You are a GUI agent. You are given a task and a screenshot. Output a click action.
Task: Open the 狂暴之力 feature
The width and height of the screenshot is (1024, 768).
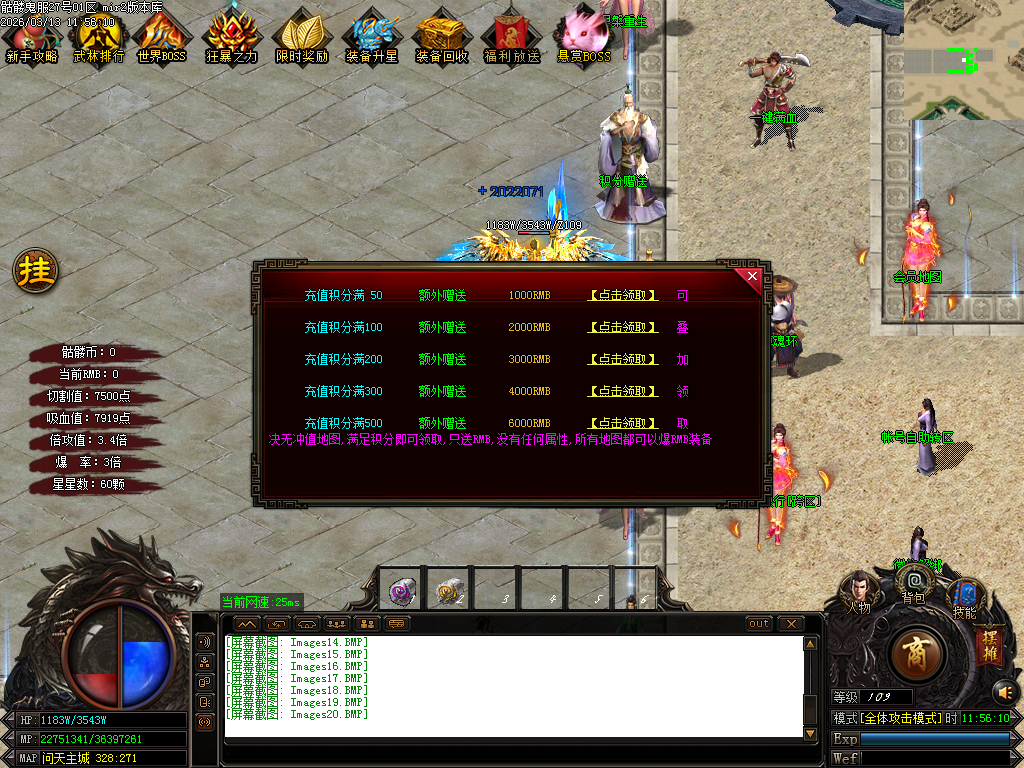(232, 38)
